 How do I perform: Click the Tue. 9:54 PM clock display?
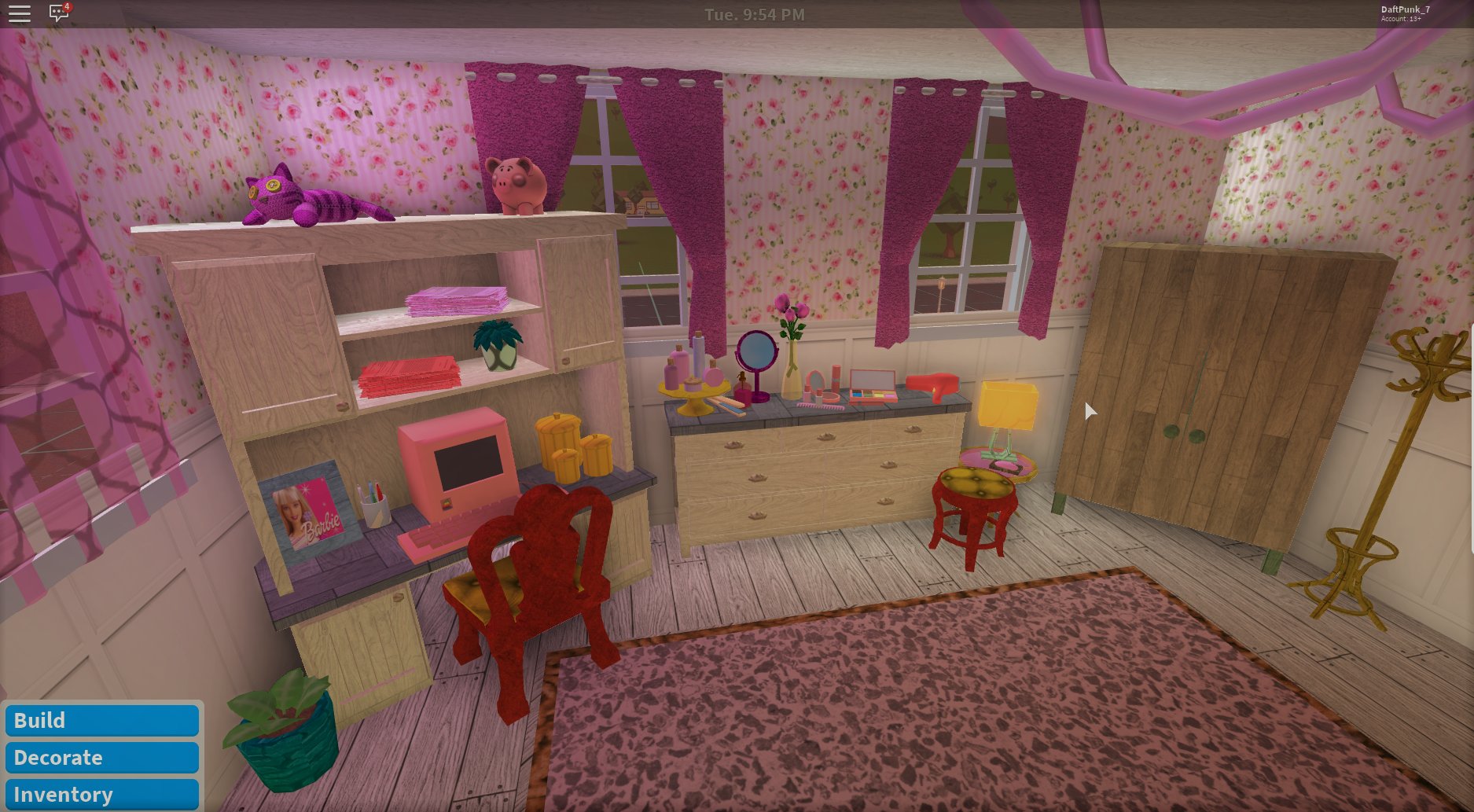click(x=756, y=13)
